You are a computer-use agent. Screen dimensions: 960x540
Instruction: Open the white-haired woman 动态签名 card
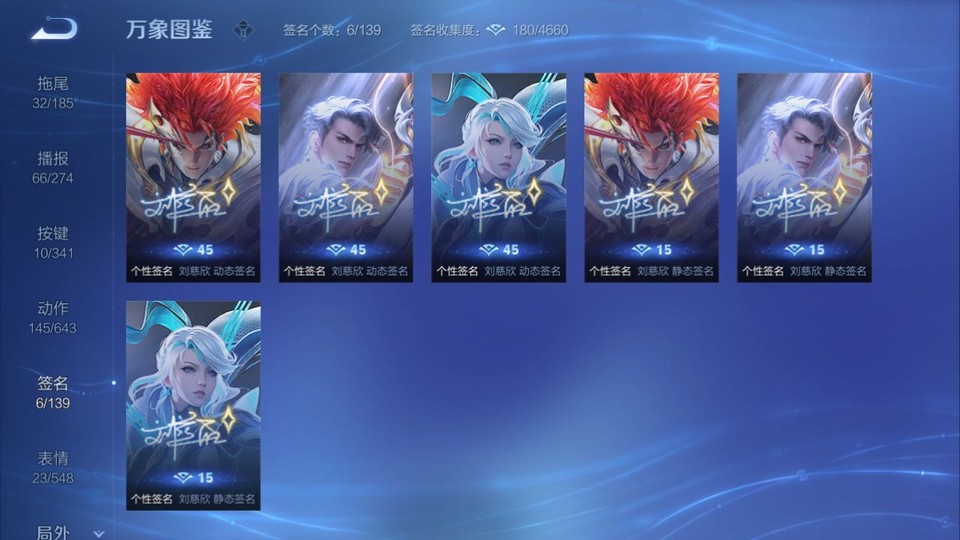click(x=499, y=176)
